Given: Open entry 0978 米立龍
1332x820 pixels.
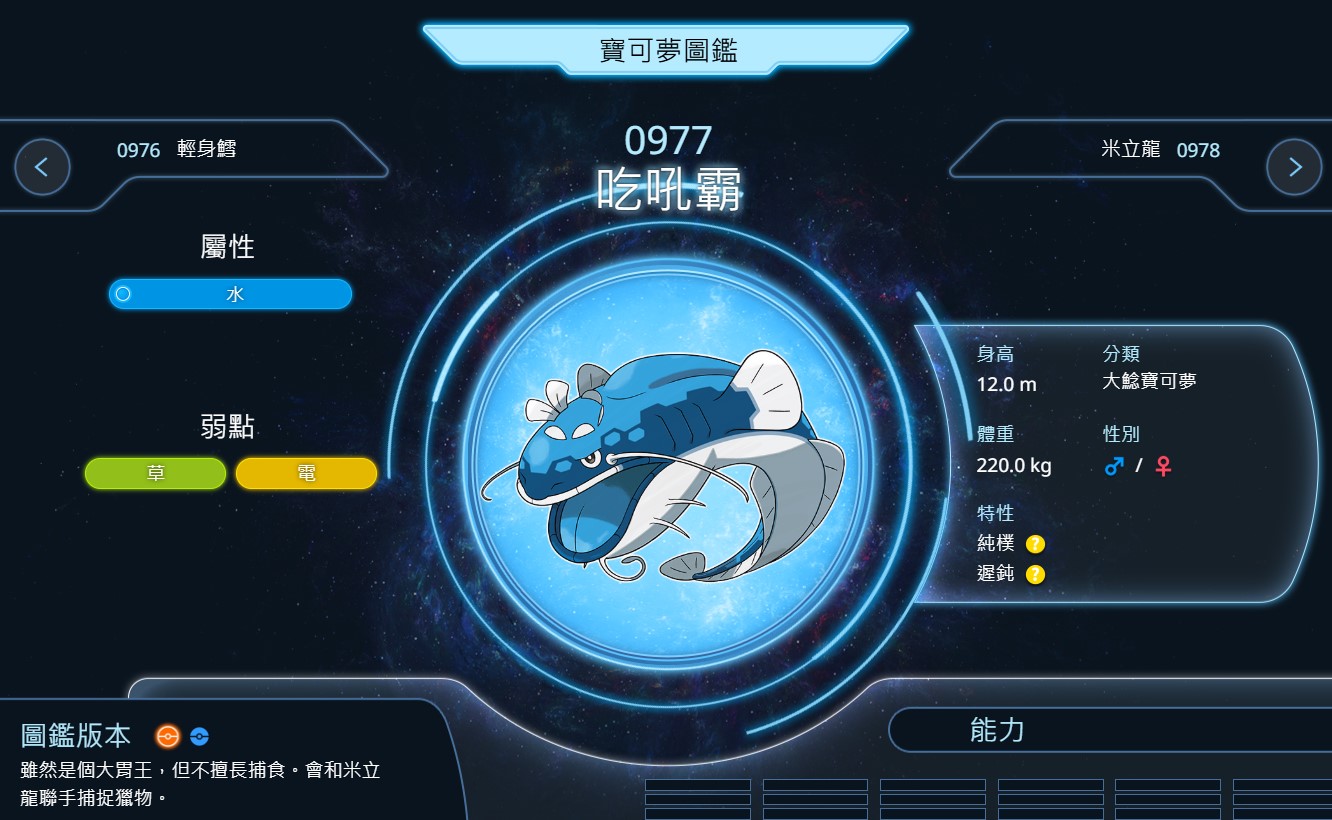Looking at the screenshot, I should pyautogui.click(x=1160, y=150).
